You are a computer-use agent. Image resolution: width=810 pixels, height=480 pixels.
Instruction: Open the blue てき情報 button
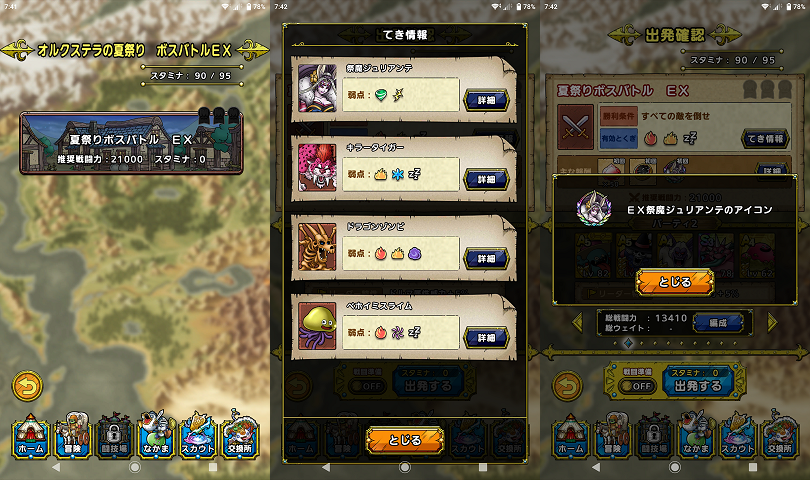tap(763, 139)
